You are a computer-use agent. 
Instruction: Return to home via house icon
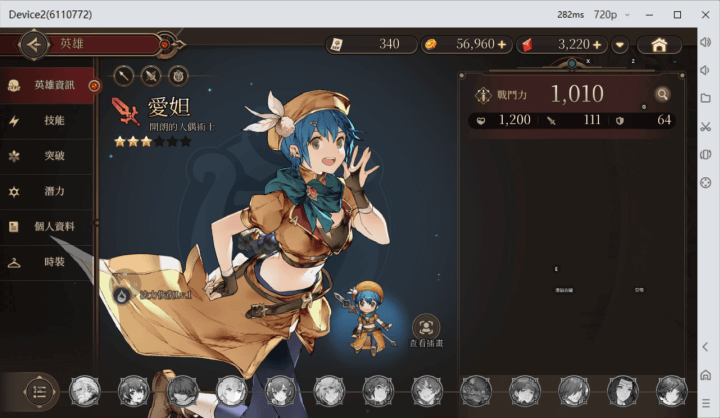(659, 45)
